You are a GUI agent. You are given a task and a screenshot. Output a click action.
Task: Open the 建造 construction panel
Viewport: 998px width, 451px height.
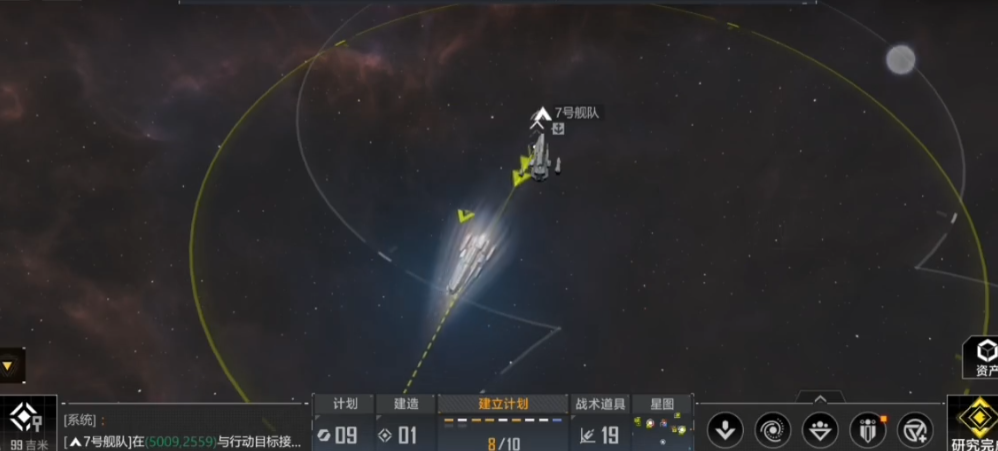click(405, 423)
